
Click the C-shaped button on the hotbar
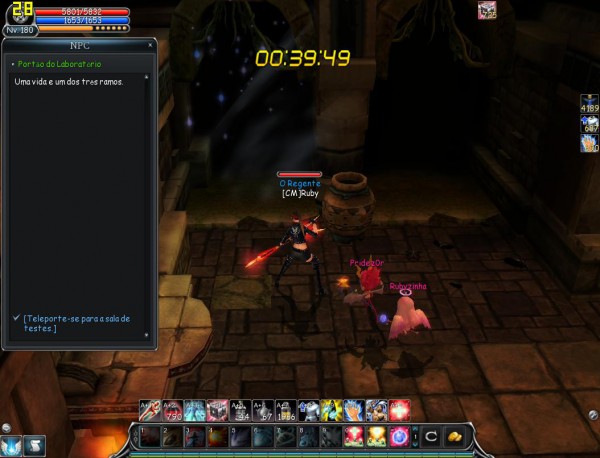click(x=431, y=436)
